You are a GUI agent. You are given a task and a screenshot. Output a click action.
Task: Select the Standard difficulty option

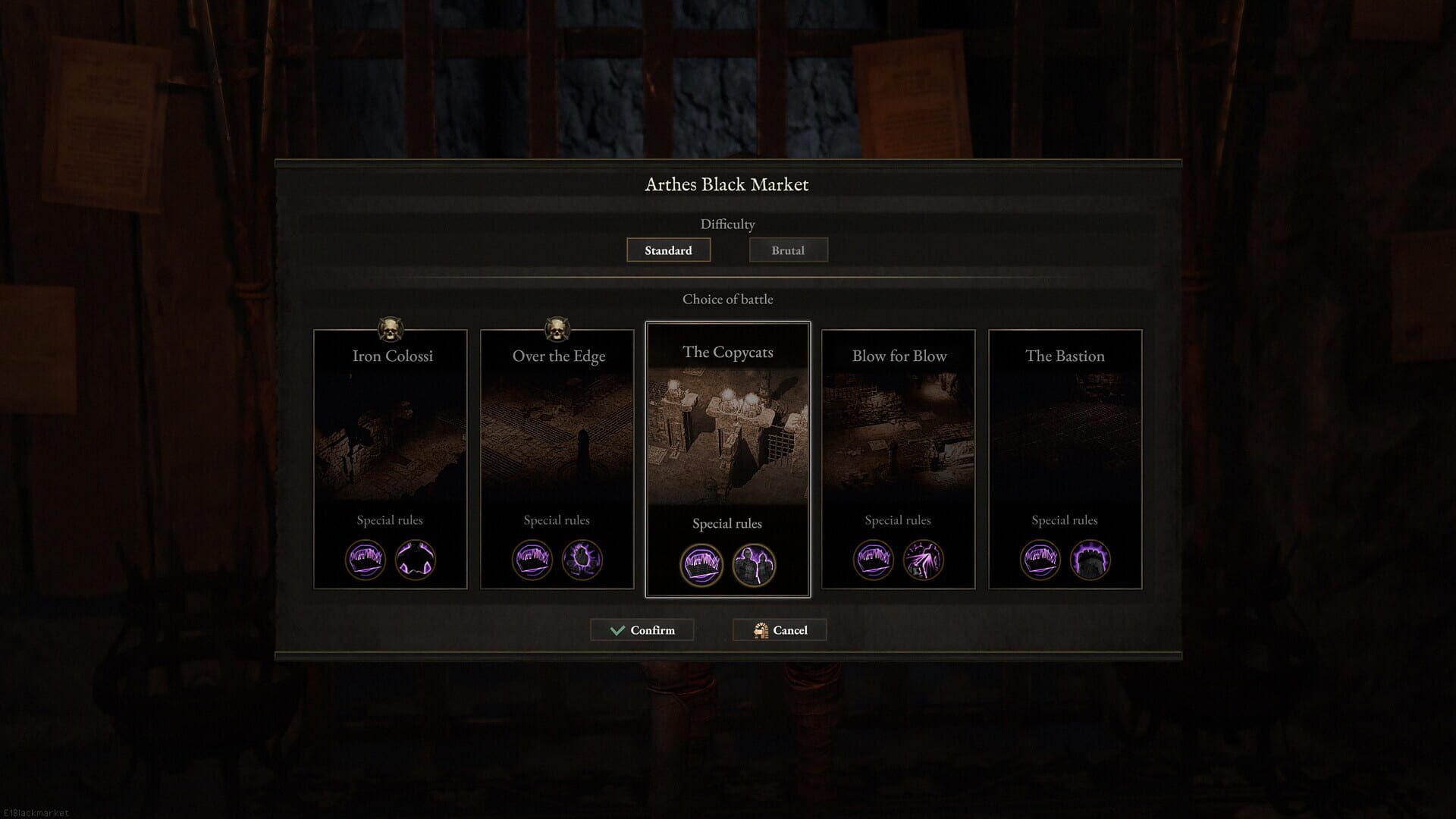click(668, 250)
